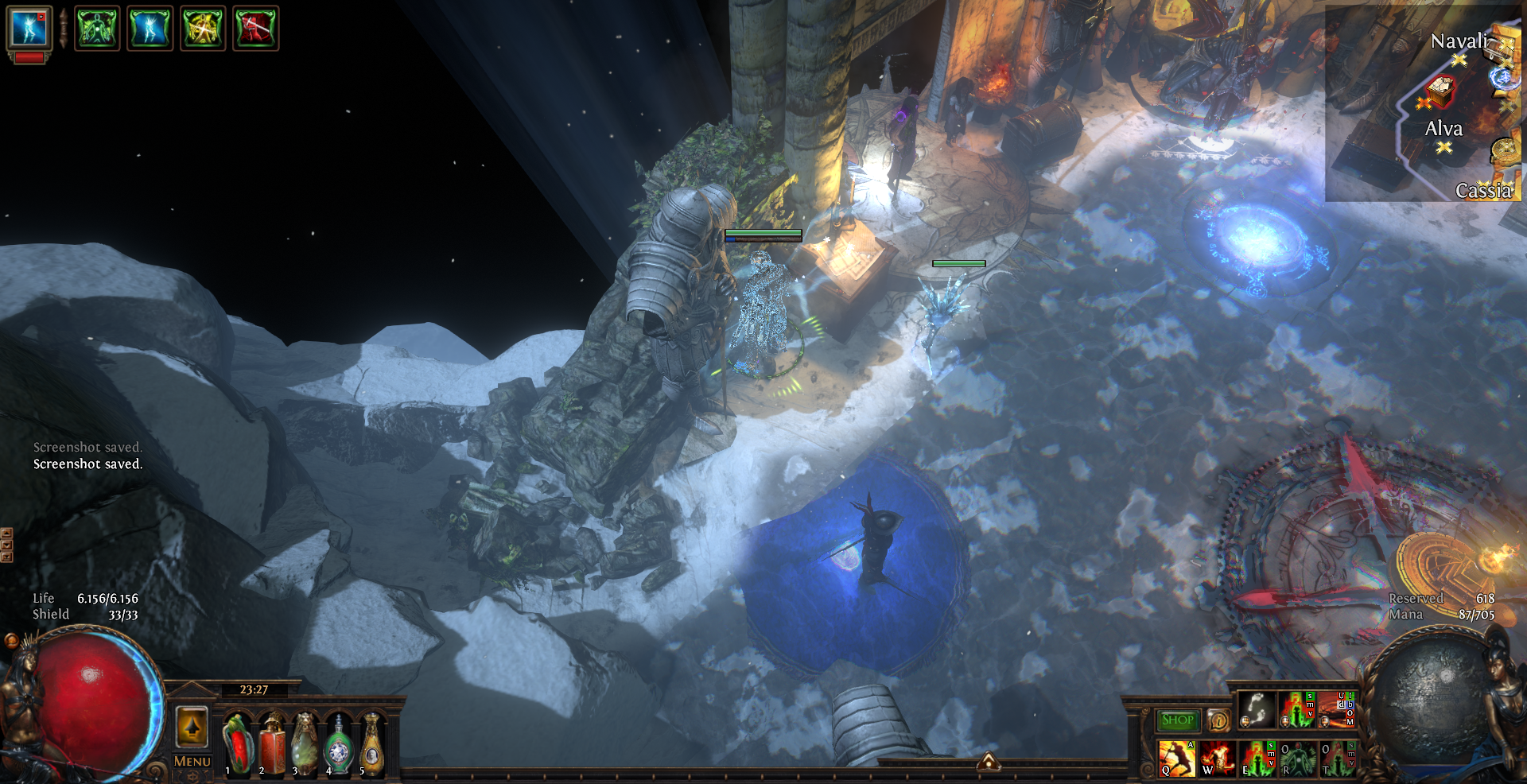Use the lion-headed flask in slot 3

pos(305,745)
